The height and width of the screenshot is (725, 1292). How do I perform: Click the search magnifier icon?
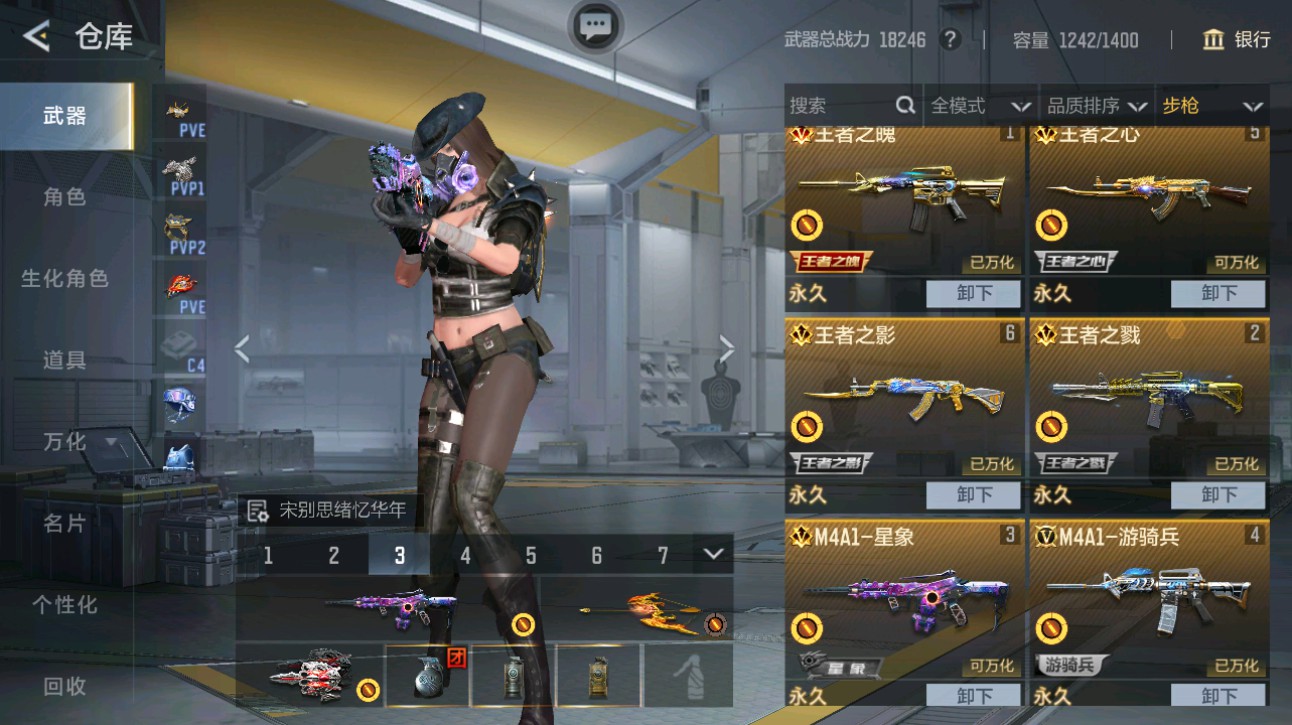905,104
